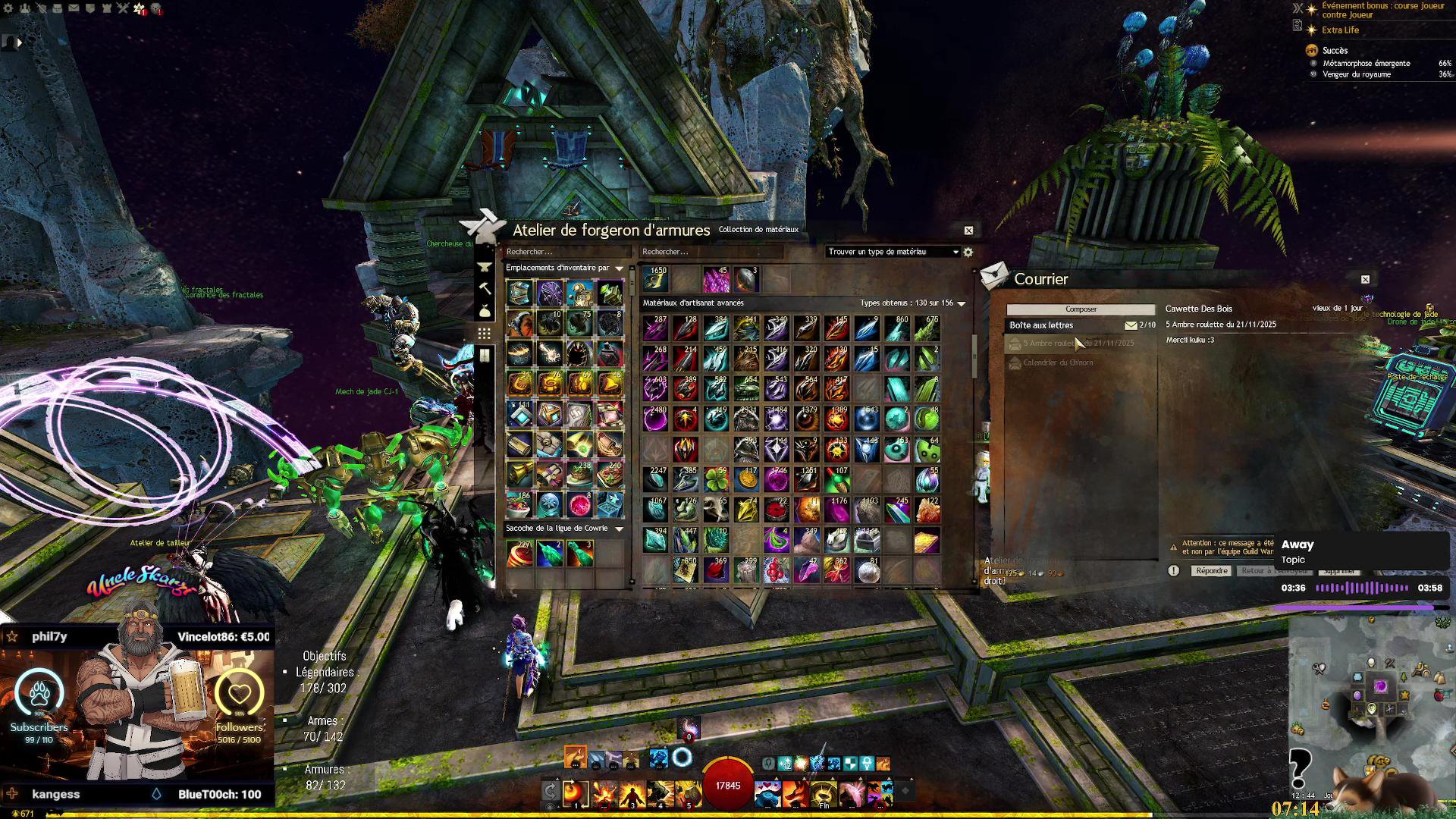Open the Trouver un type de matériau dropdown
1456x819 pixels.
(893, 252)
